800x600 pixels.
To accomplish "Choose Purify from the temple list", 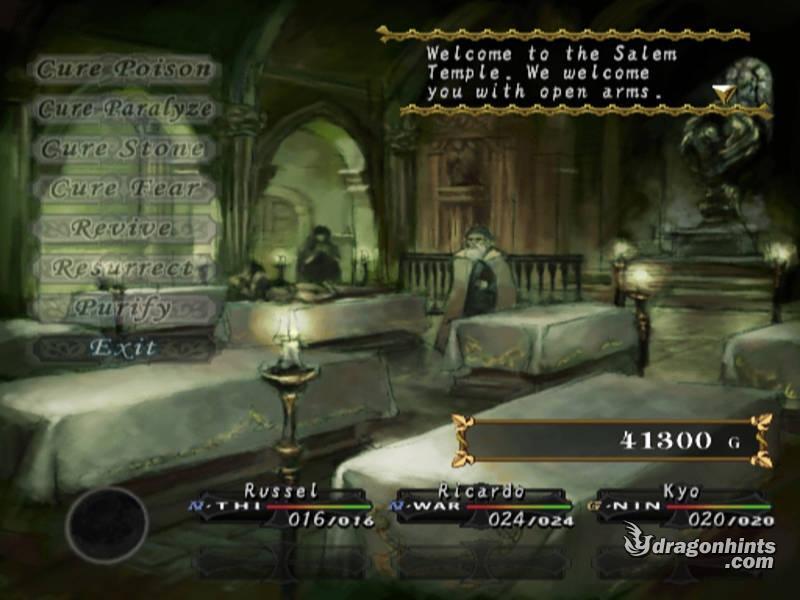I will coord(124,308).
